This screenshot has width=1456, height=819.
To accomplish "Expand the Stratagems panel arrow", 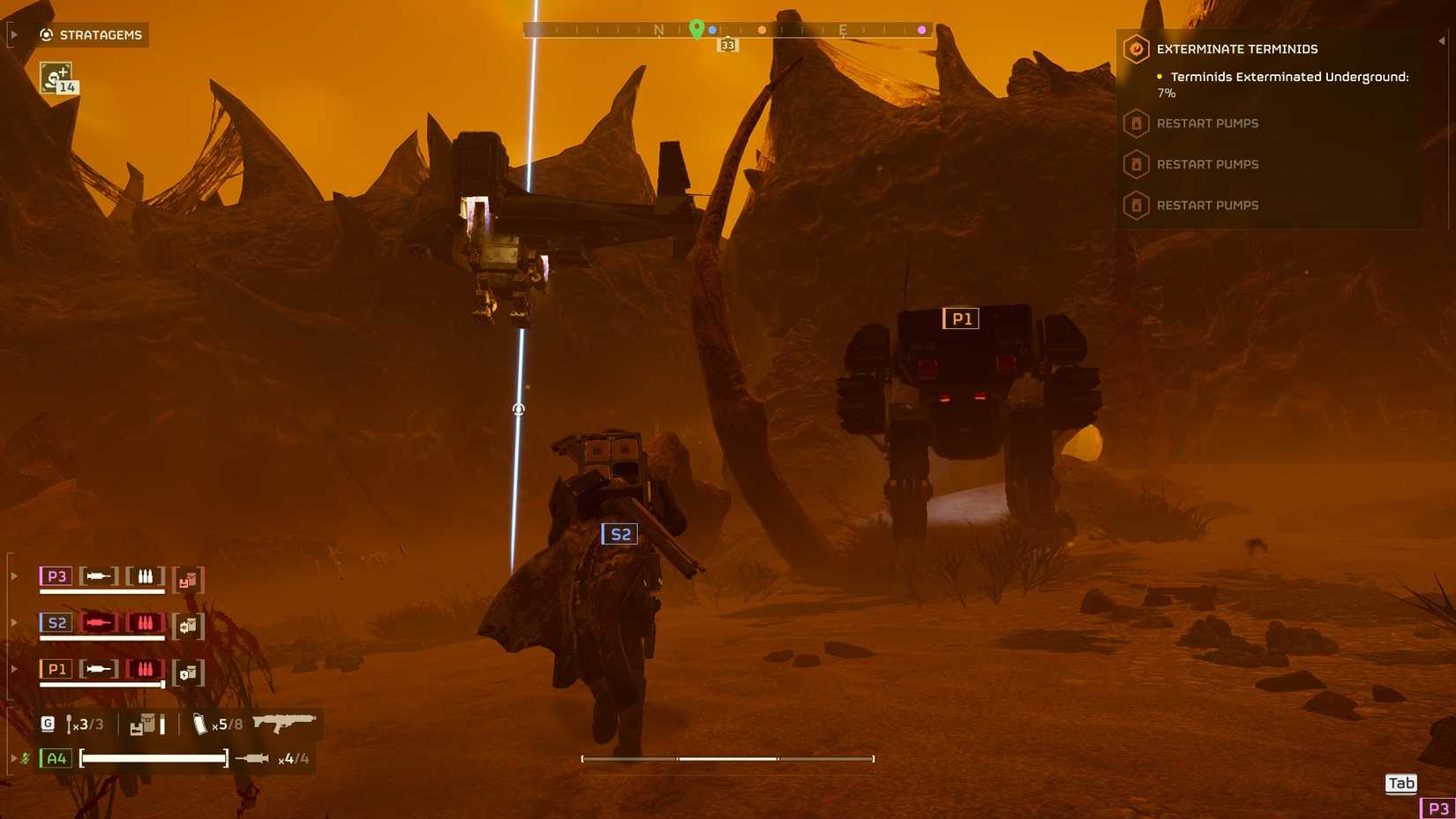I will [x=13, y=34].
